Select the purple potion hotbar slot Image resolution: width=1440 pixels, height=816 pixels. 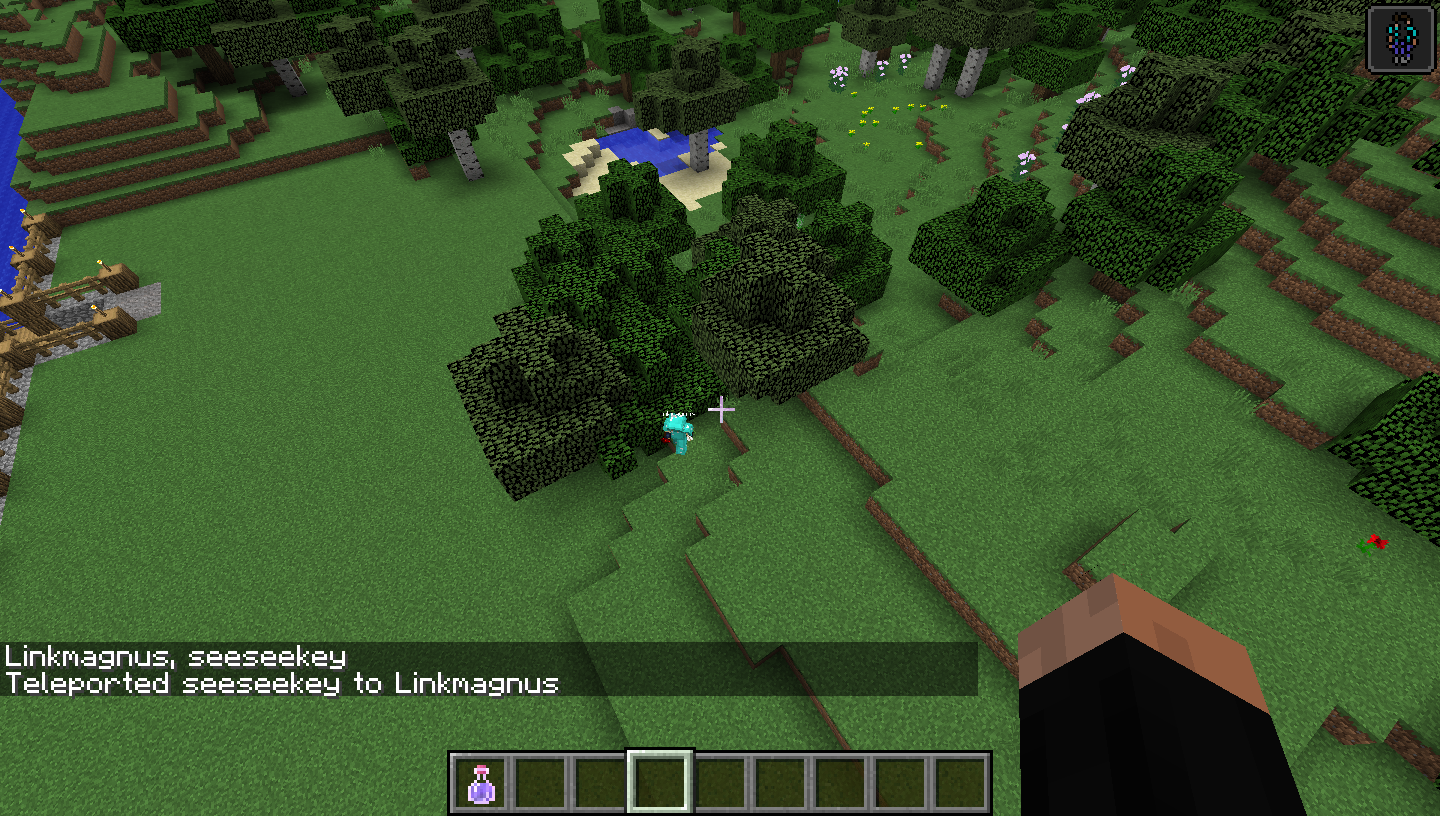pos(481,782)
